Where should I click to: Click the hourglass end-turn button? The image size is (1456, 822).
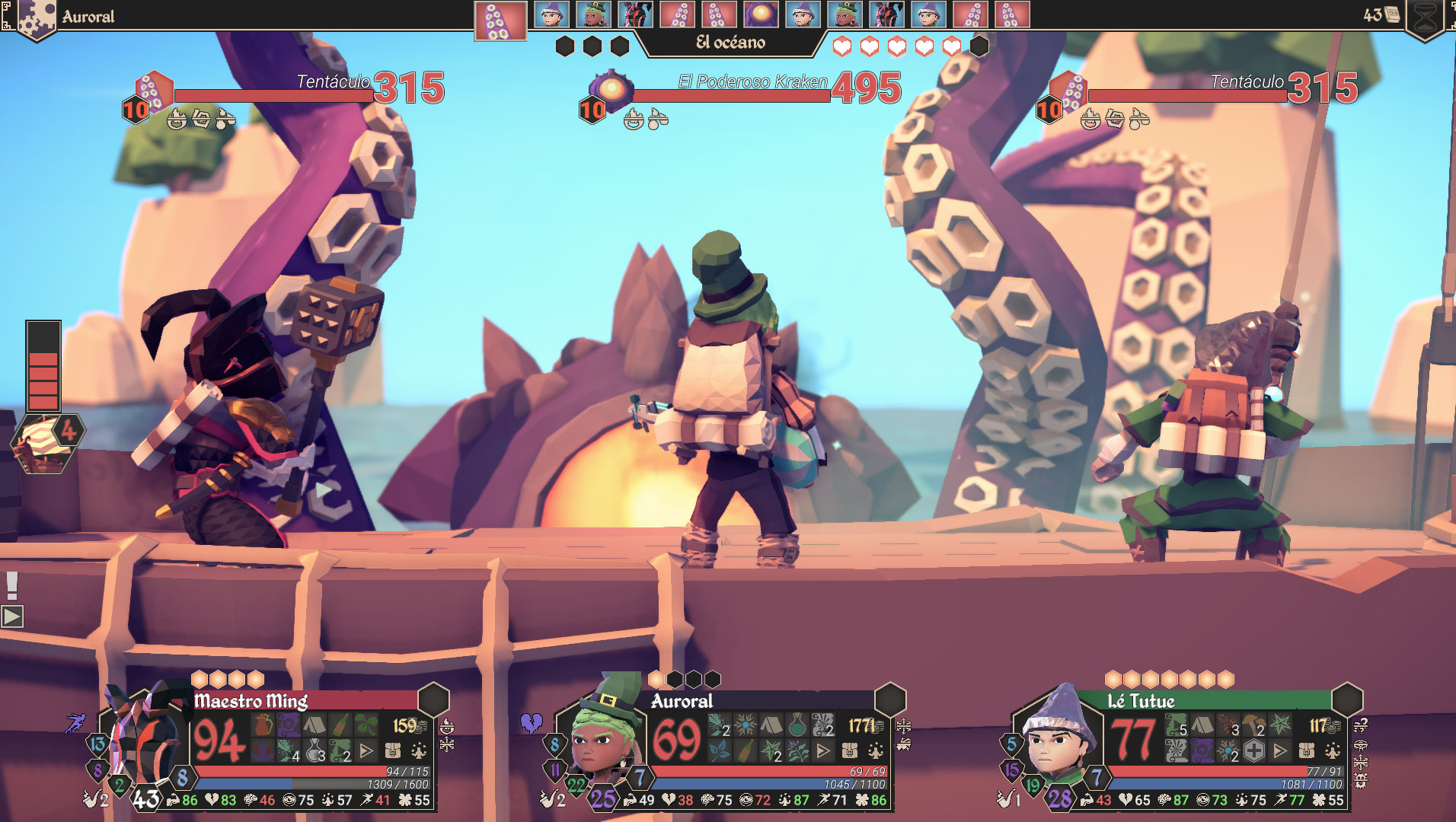click(x=1426, y=18)
